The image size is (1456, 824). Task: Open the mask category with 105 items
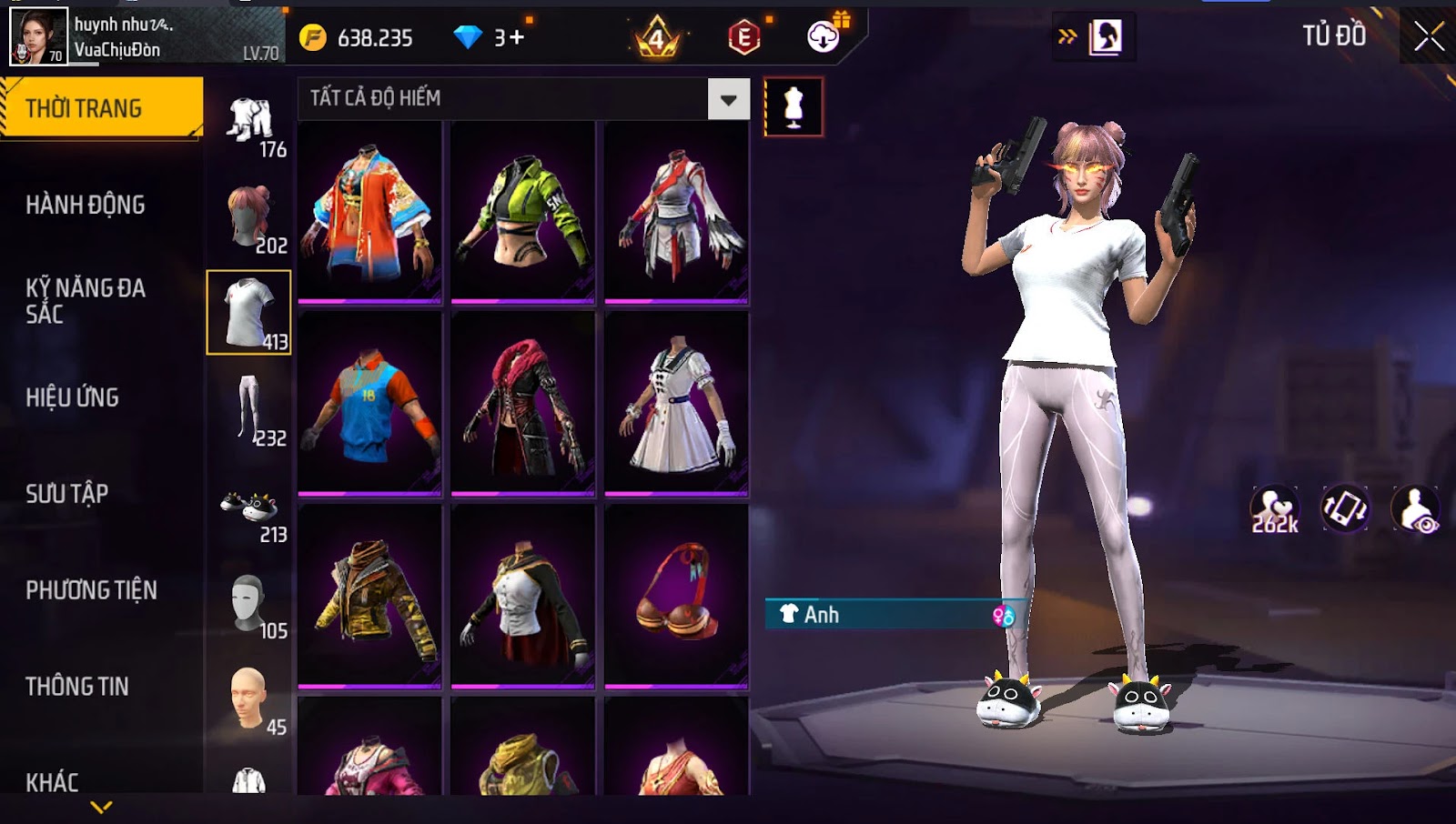[249, 606]
